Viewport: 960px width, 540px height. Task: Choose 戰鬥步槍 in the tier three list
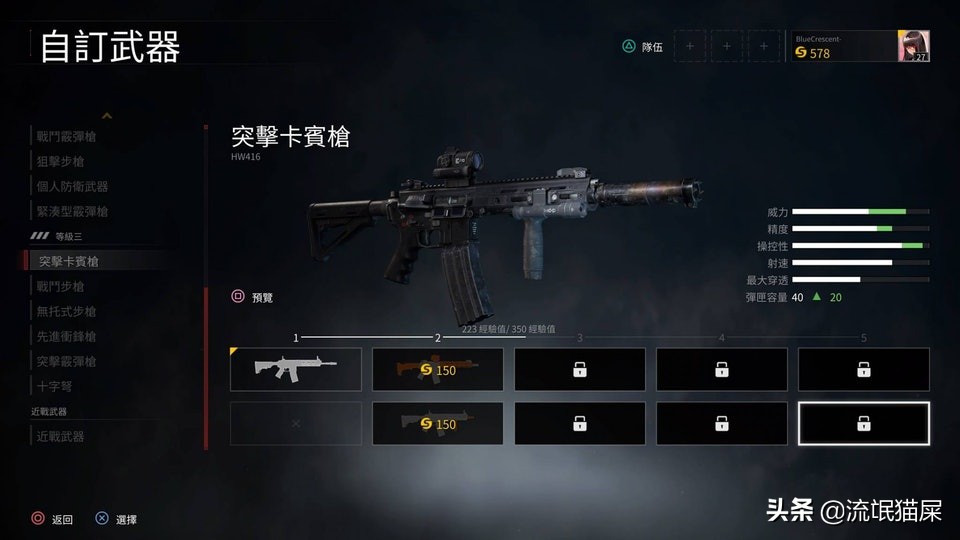point(60,286)
